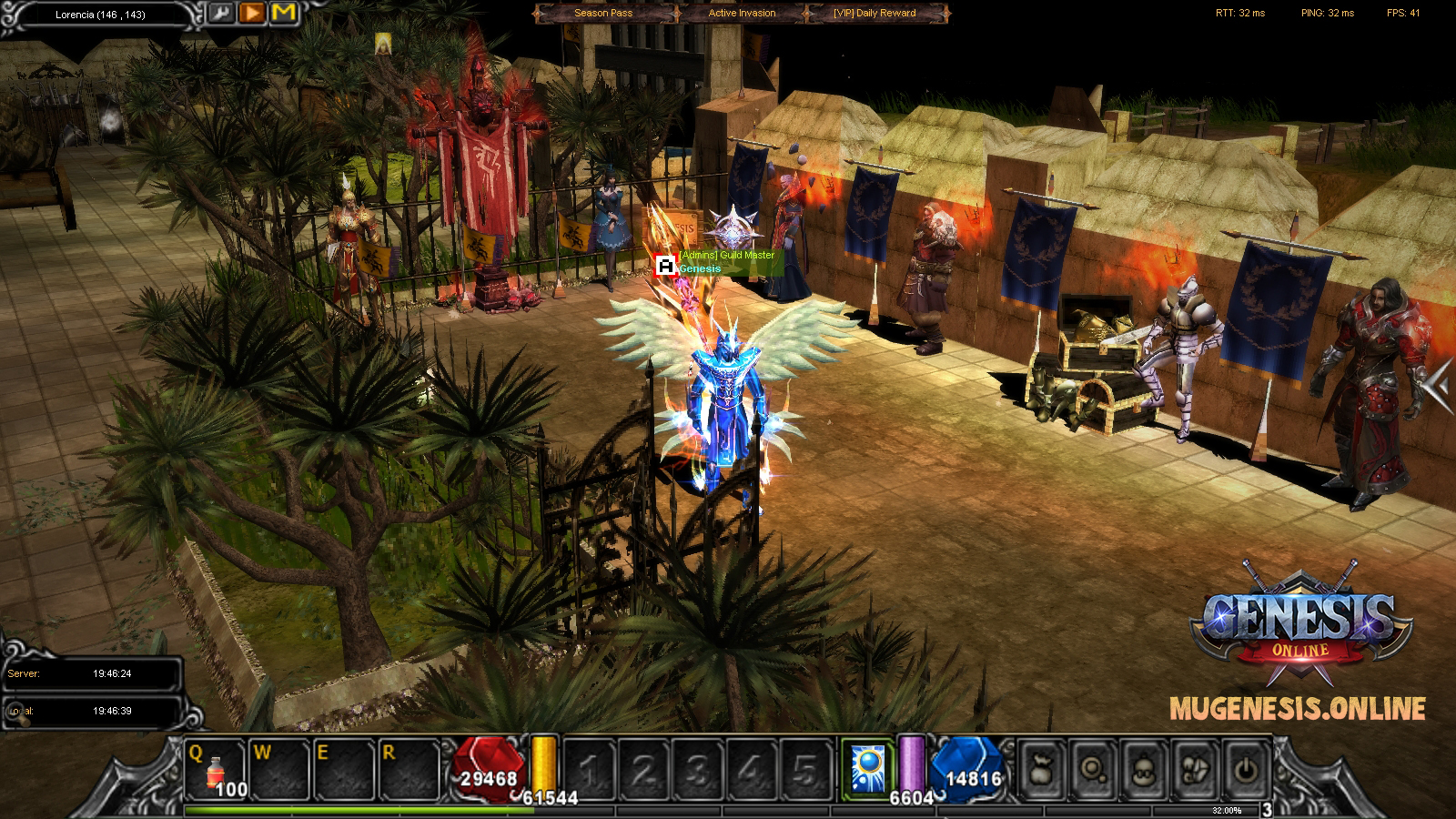Claim the [VIP] Daily Reward
Screen dimensions: 1456x819
click(x=875, y=13)
